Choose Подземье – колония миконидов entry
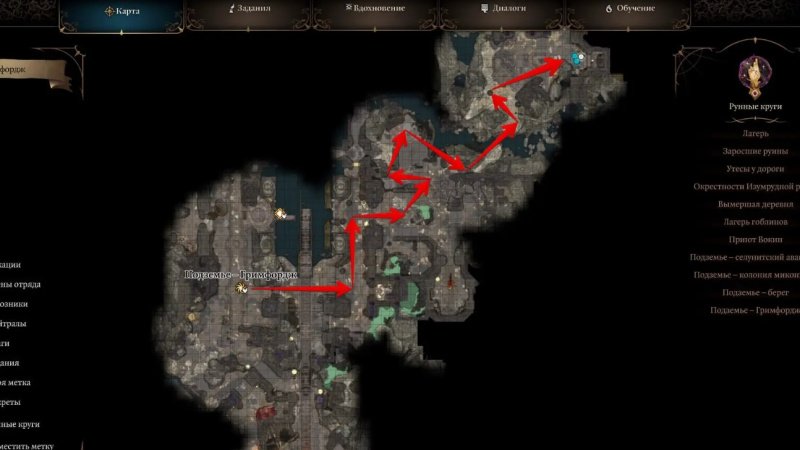 coord(747,275)
